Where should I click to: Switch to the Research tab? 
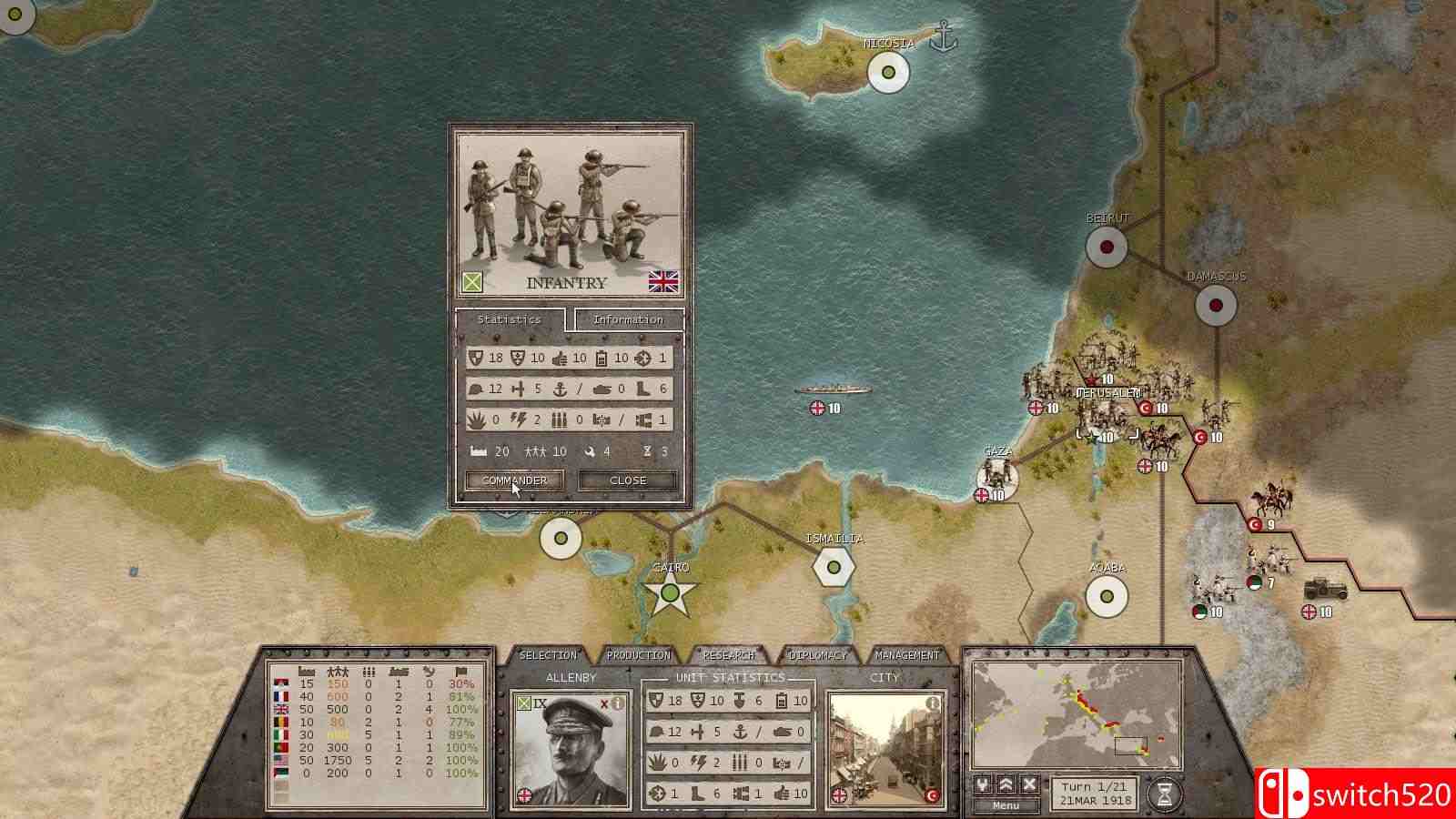pos(728,654)
